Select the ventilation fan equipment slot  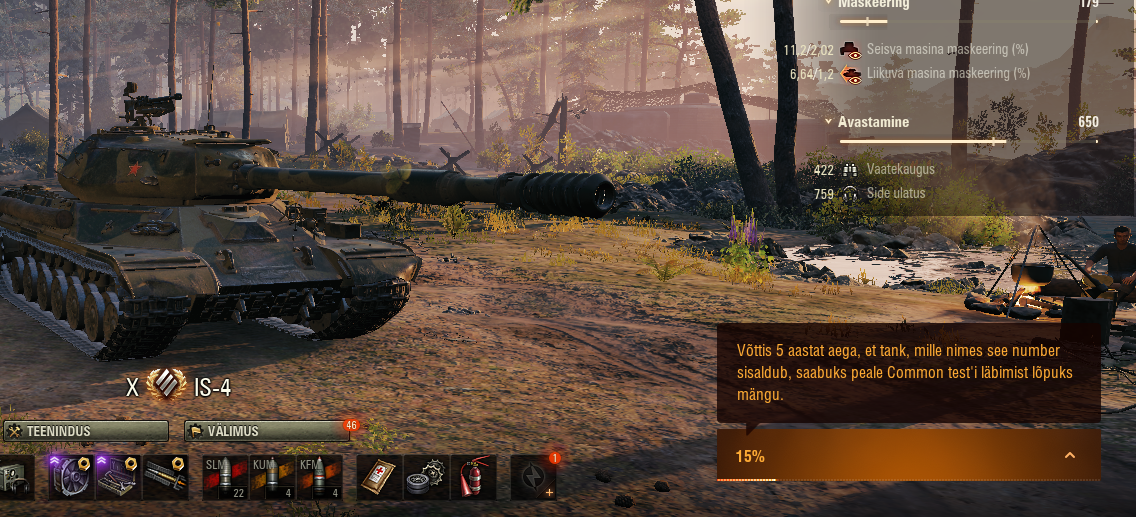coord(71,478)
